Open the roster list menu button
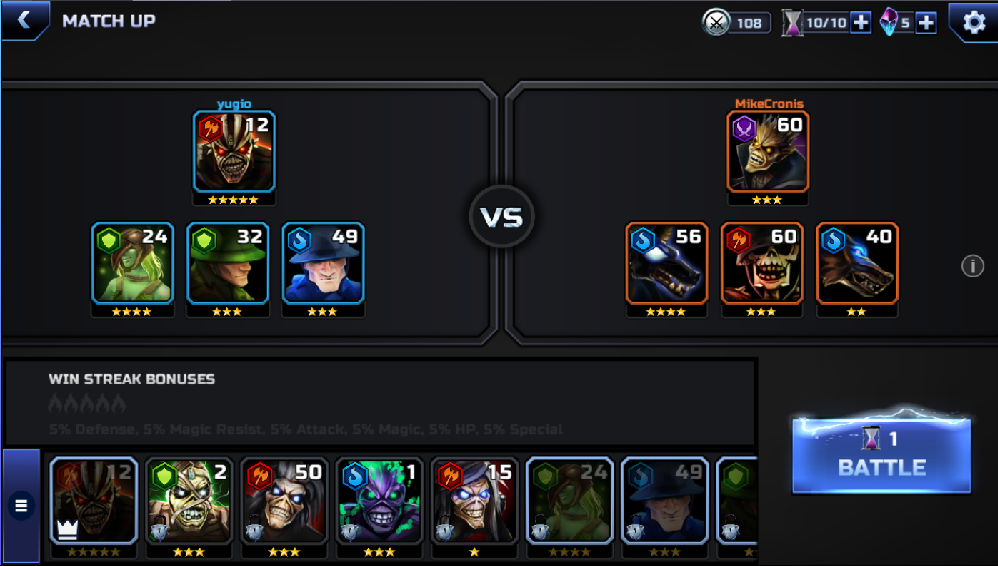The image size is (998, 566). pyautogui.click(x=20, y=506)
